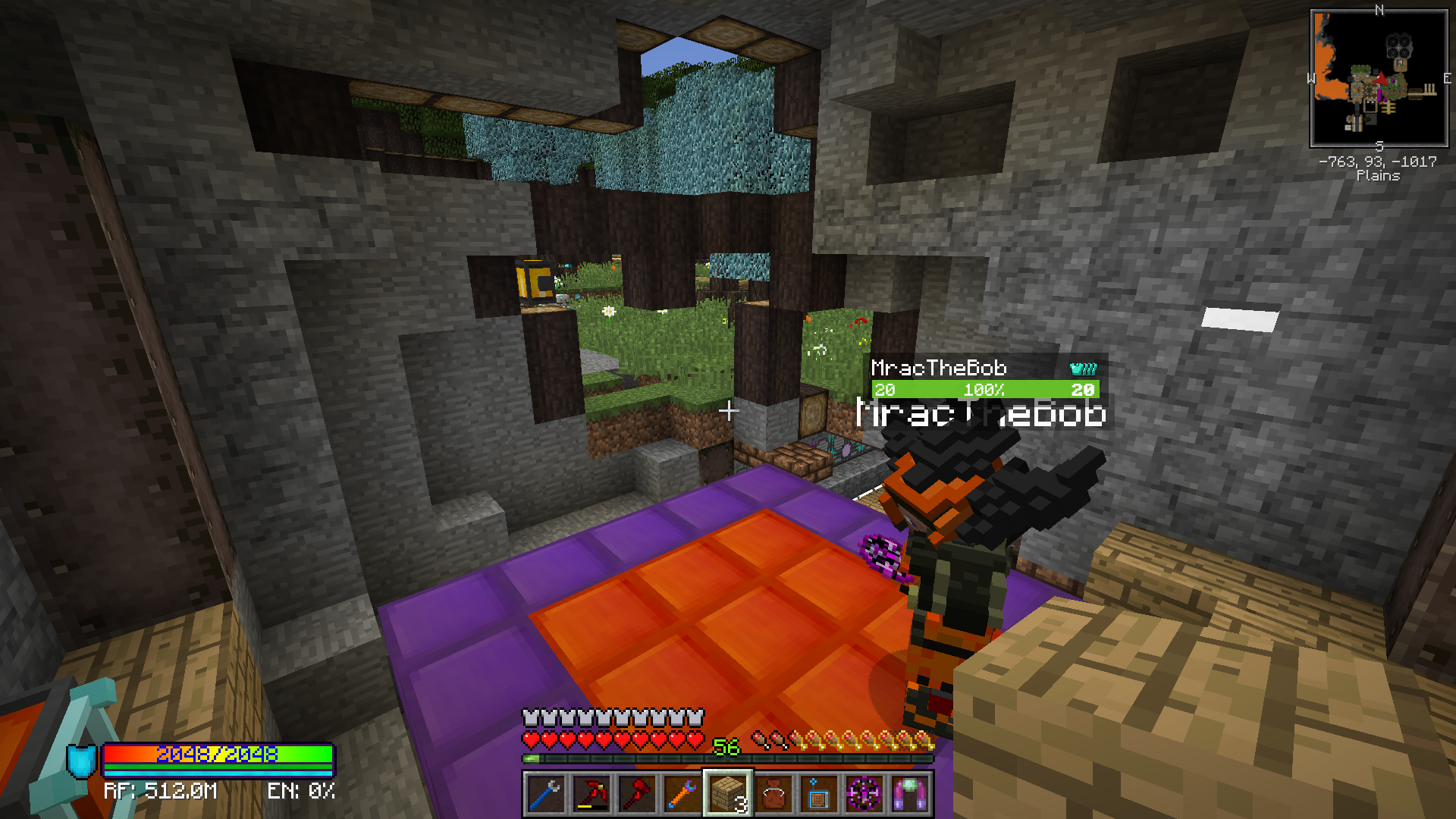Select the purple circular rune item slot
The image size is (1456, 819).
pos(864,794)
